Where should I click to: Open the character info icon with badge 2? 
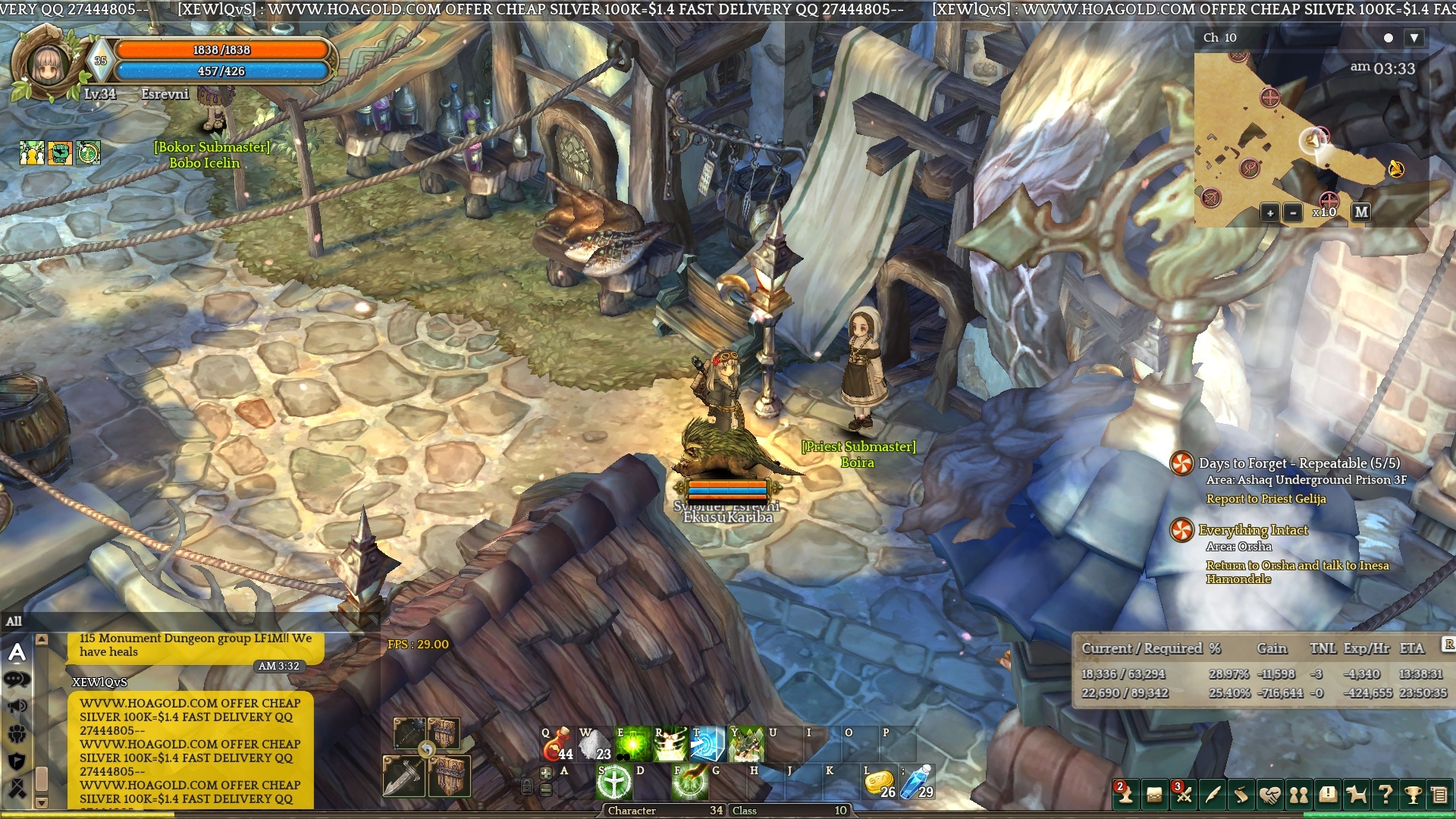tap(1125, 795)
